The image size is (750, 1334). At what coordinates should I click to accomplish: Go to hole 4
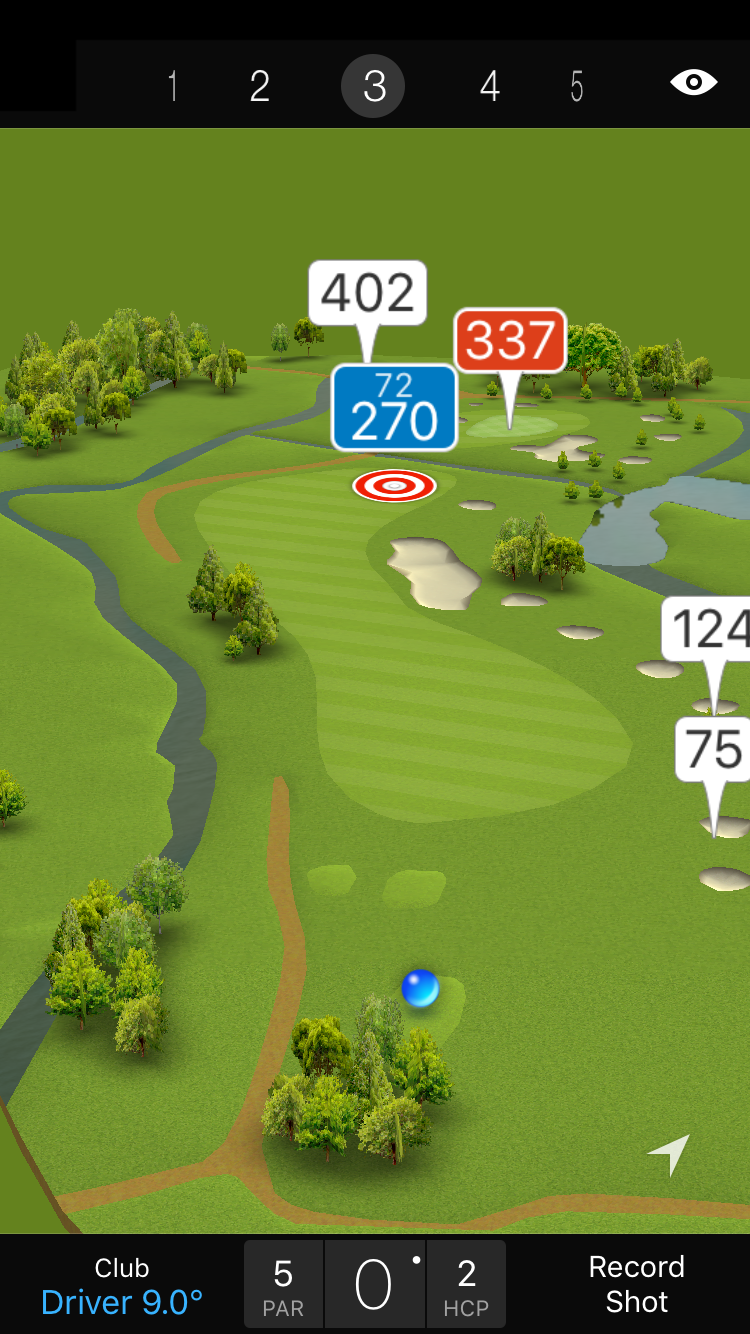coord(489,87)
